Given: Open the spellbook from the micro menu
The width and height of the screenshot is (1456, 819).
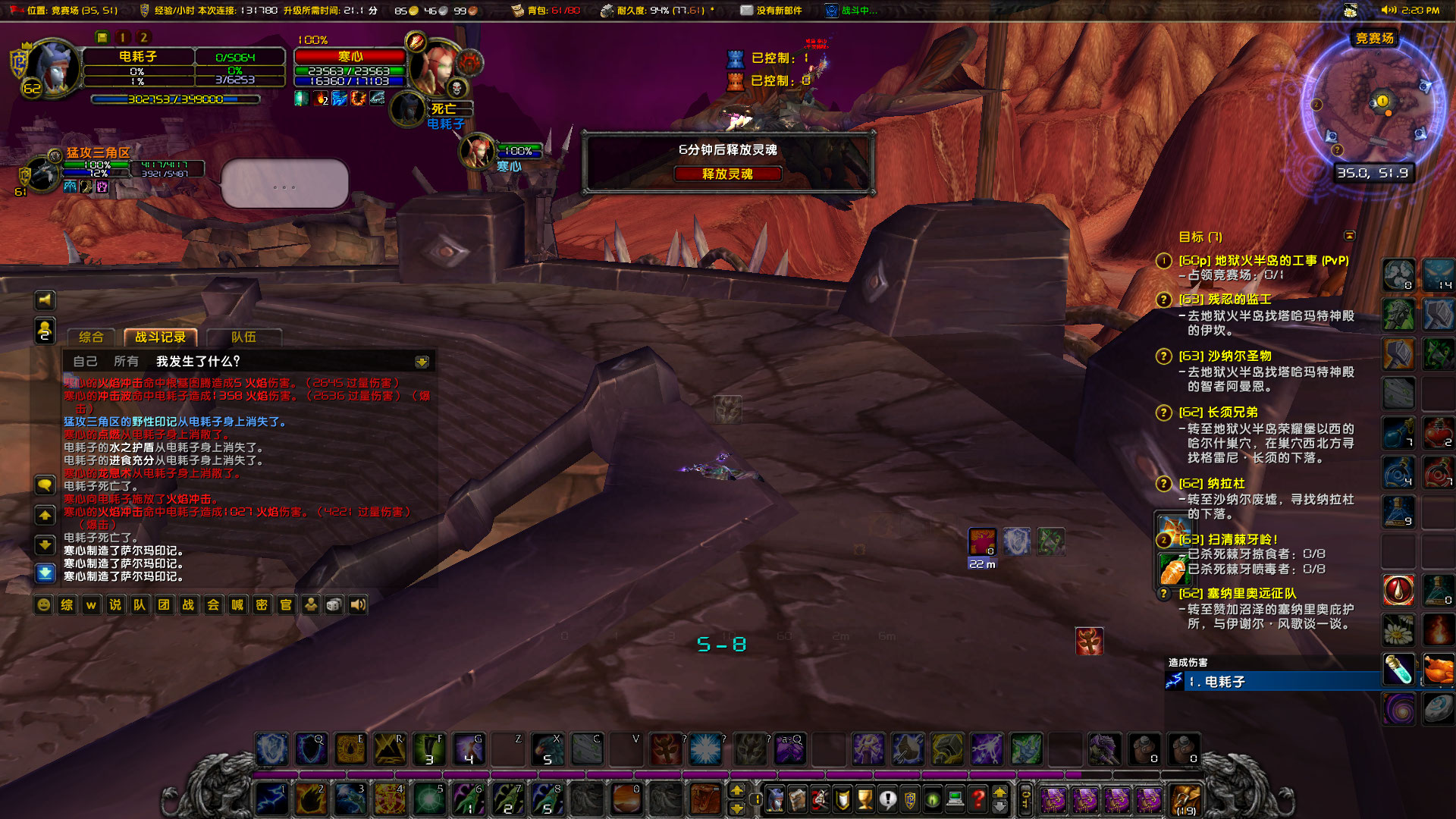Looking at the screenshot, I should 798,798.
